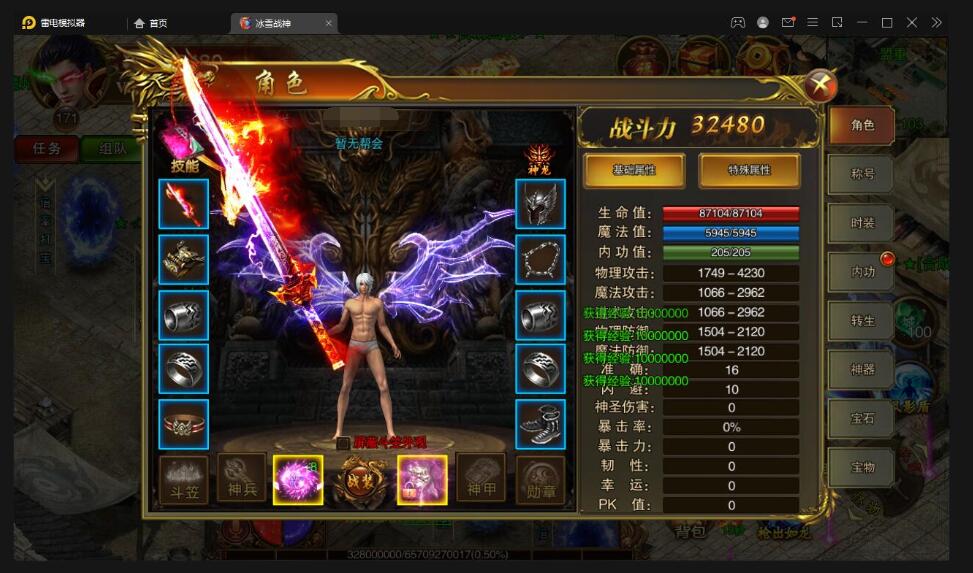Image resolution: width=973 pixels, height=573 pixels.
Task: Show 特殊属性 special attributes
Action: (x=749, y=170)
